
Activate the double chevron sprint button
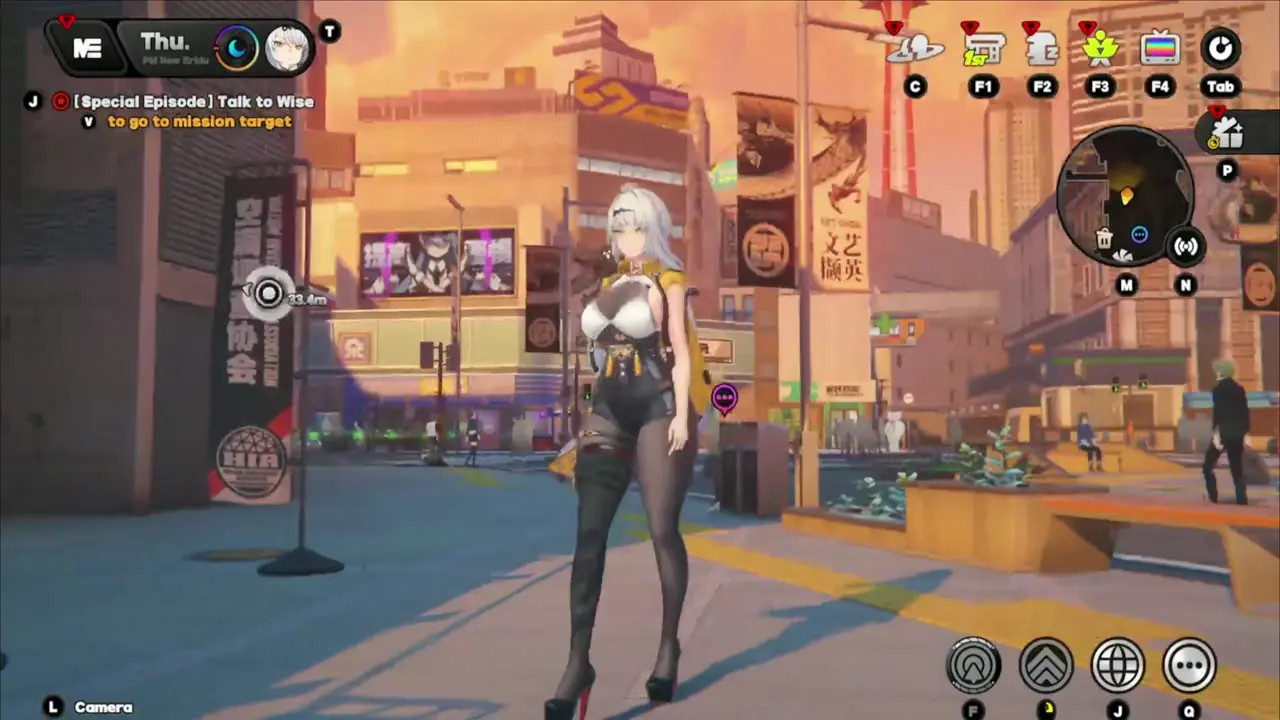tap(1046, 665)
